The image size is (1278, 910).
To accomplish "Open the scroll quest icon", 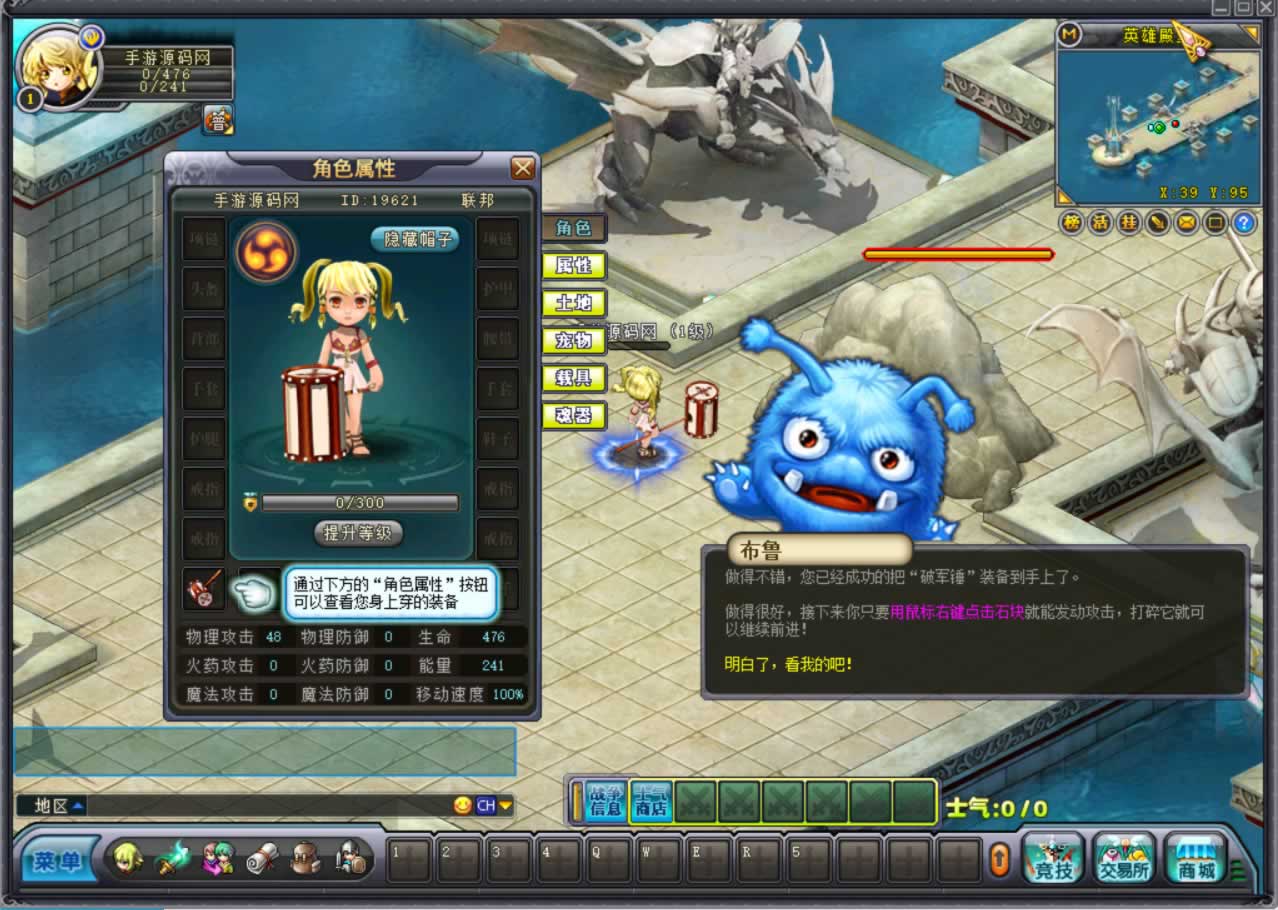I will coord(261,860).
